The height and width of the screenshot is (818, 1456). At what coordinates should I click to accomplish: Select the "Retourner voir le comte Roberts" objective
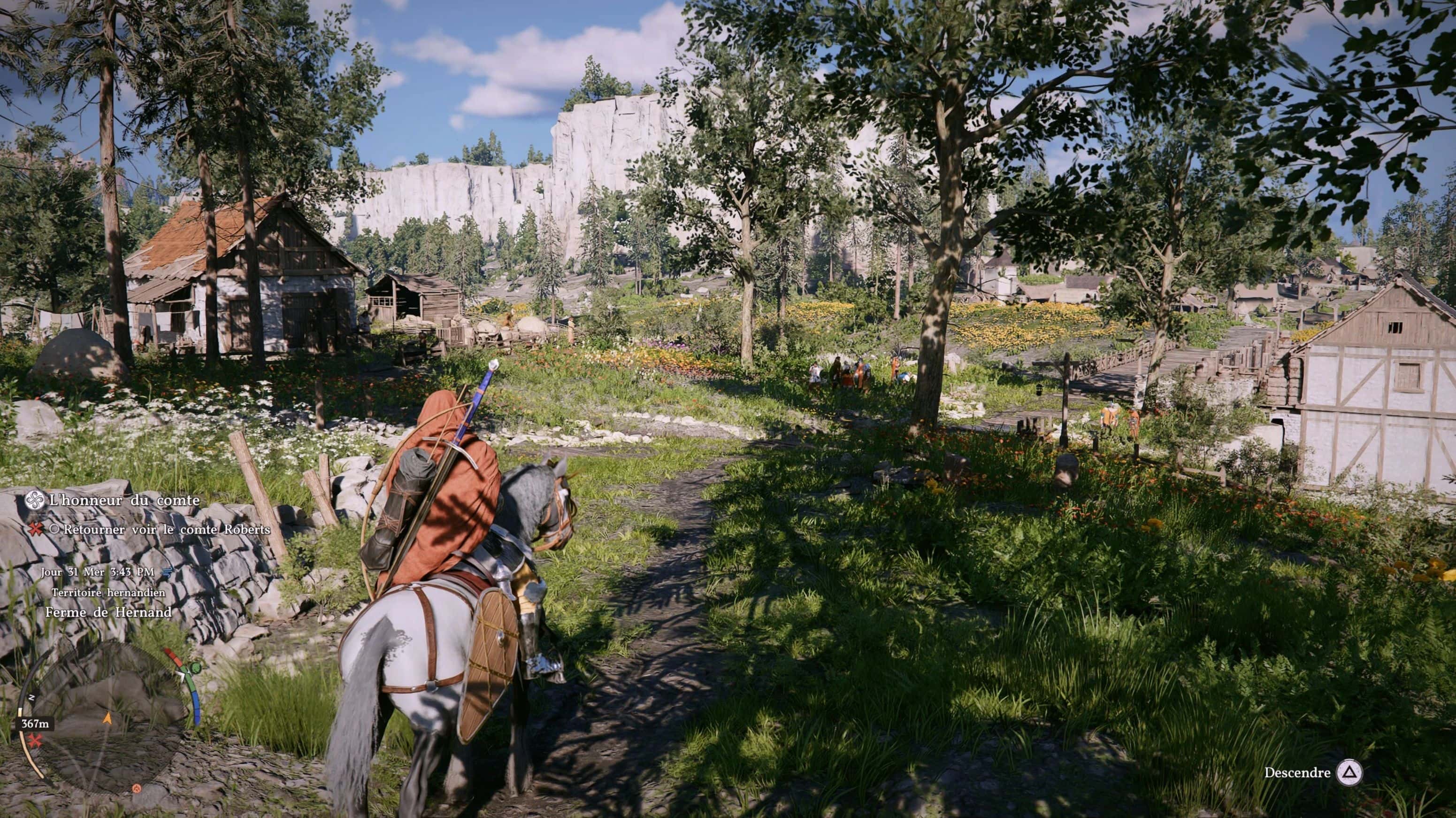167,530
